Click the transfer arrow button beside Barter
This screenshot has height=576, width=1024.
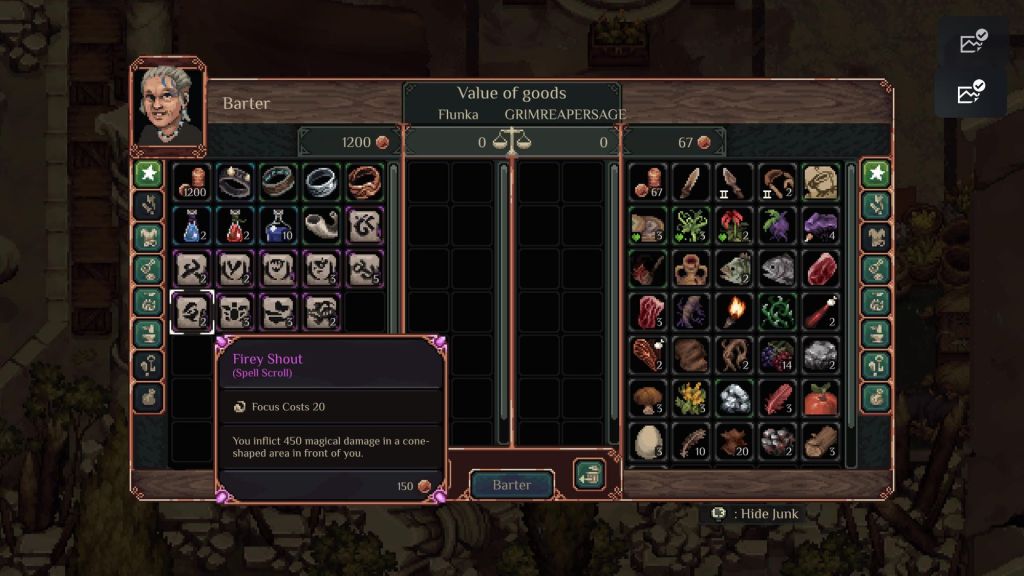point(589,474)
